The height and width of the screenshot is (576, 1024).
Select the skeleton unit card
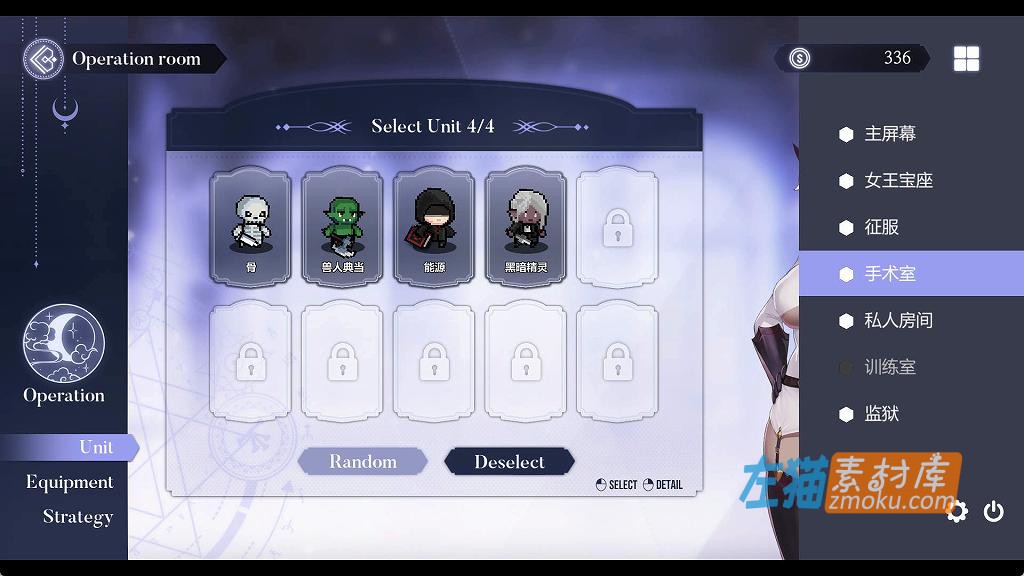(x=250, y=226)
